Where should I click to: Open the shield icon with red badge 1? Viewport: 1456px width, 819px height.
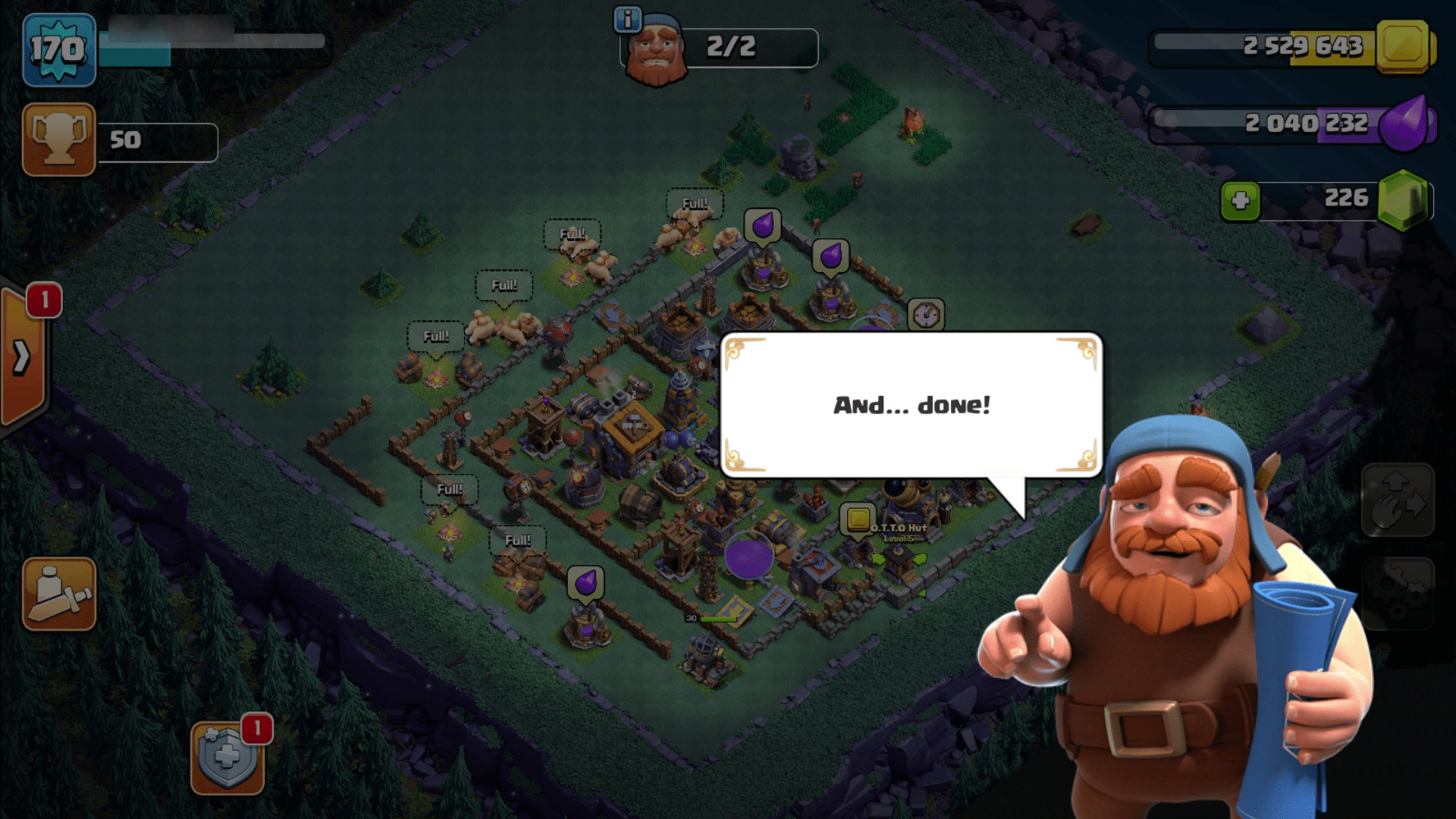click(x=227, y=758)
